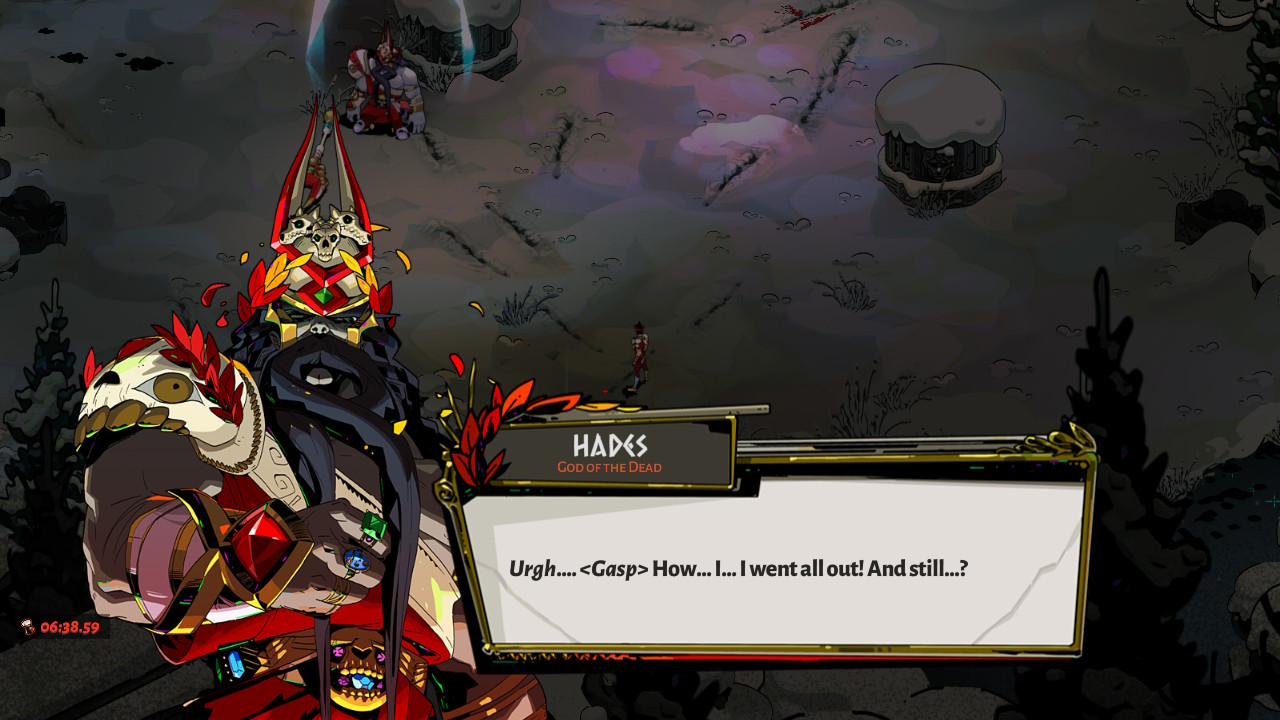
Task: Select the God of the Dead subtitle
Action: [611, 467]
